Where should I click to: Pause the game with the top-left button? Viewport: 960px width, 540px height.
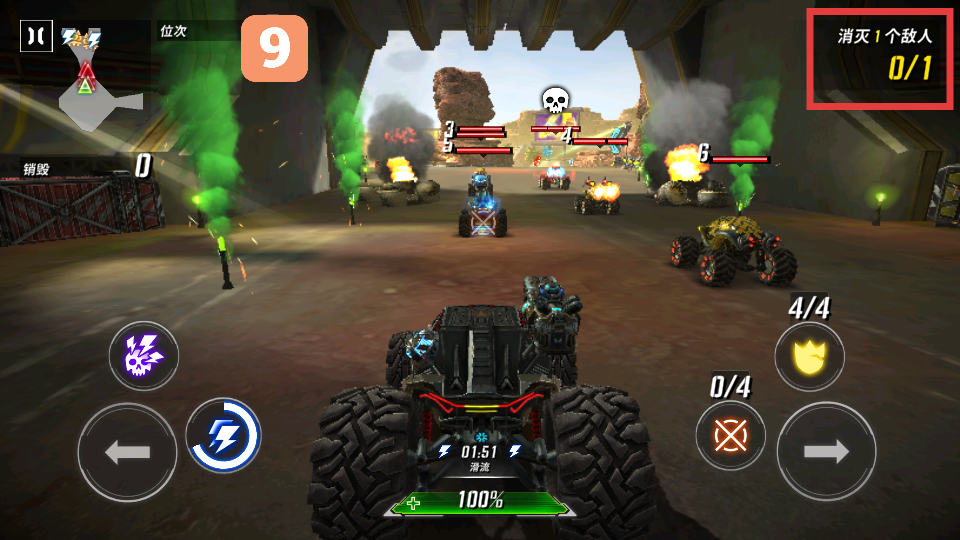pos(36,36)
